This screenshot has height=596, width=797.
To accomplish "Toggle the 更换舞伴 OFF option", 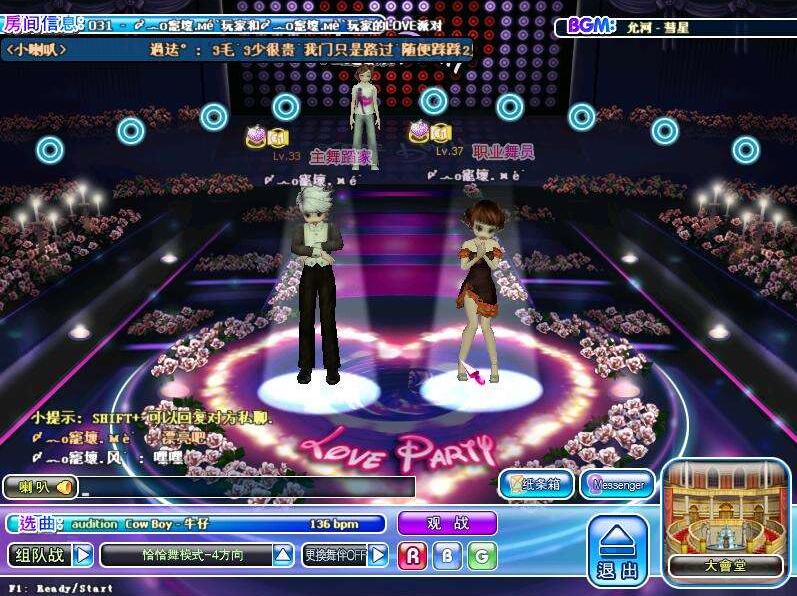I will tap(378, 555).
